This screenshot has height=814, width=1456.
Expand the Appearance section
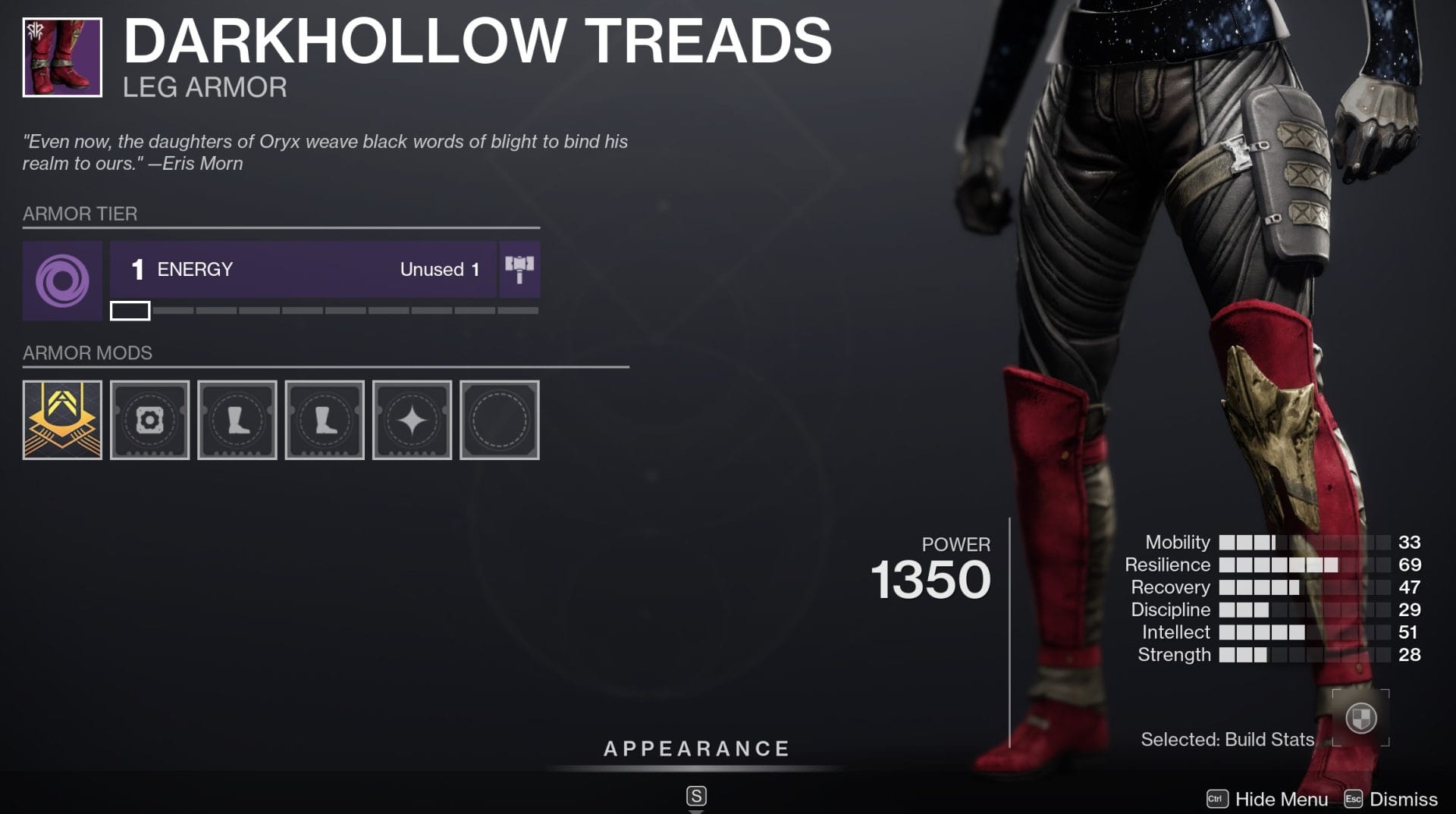[x=695, y=748]
